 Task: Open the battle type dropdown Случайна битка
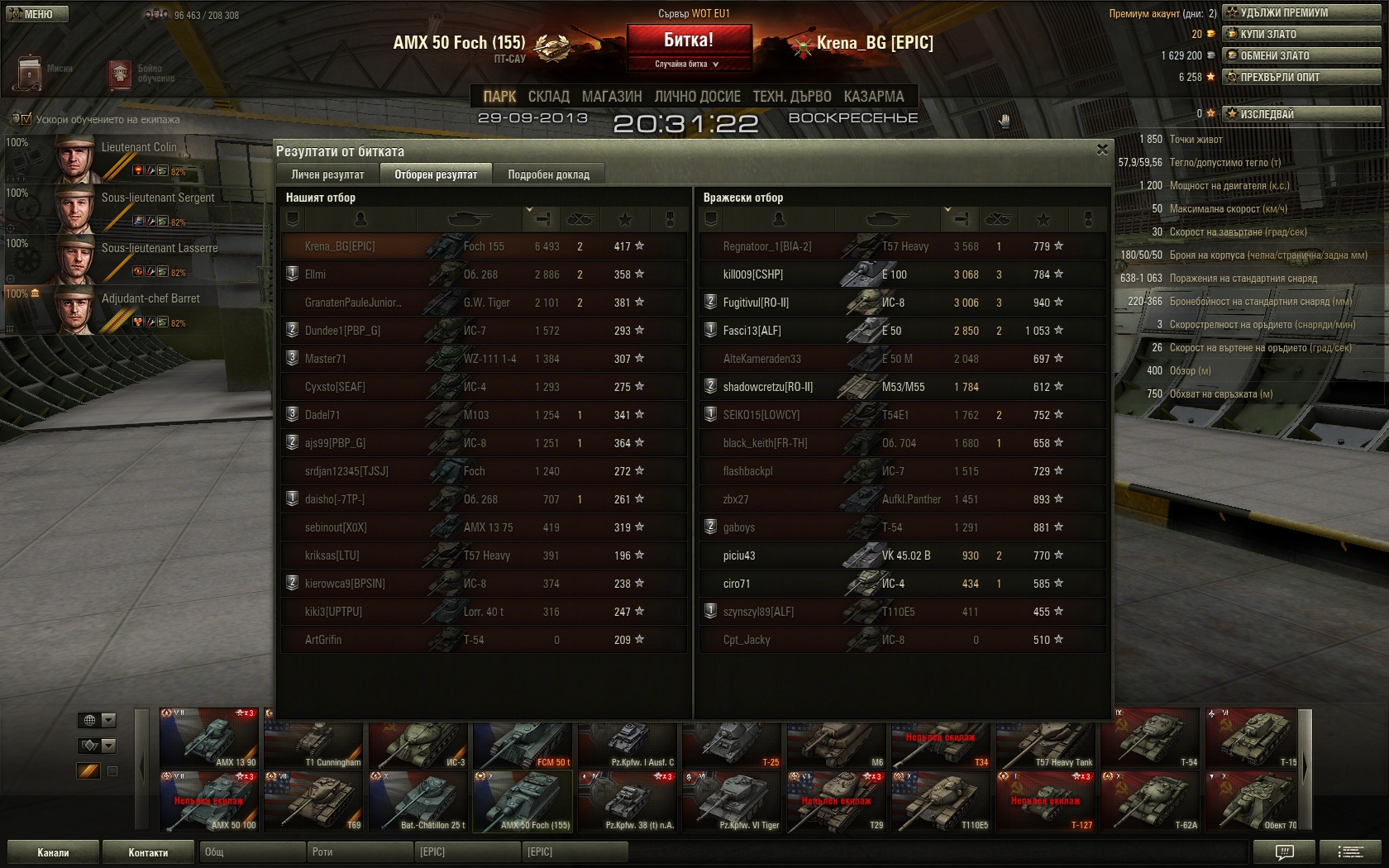[x=688, y=64]
